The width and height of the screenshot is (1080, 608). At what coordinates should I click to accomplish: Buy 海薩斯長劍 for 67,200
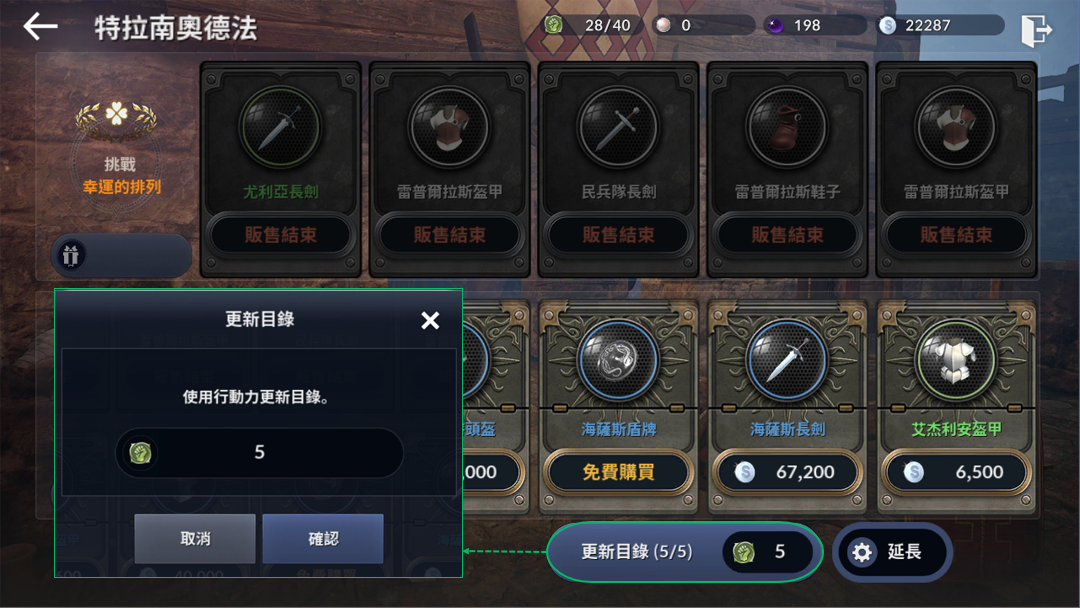(787, 472)
